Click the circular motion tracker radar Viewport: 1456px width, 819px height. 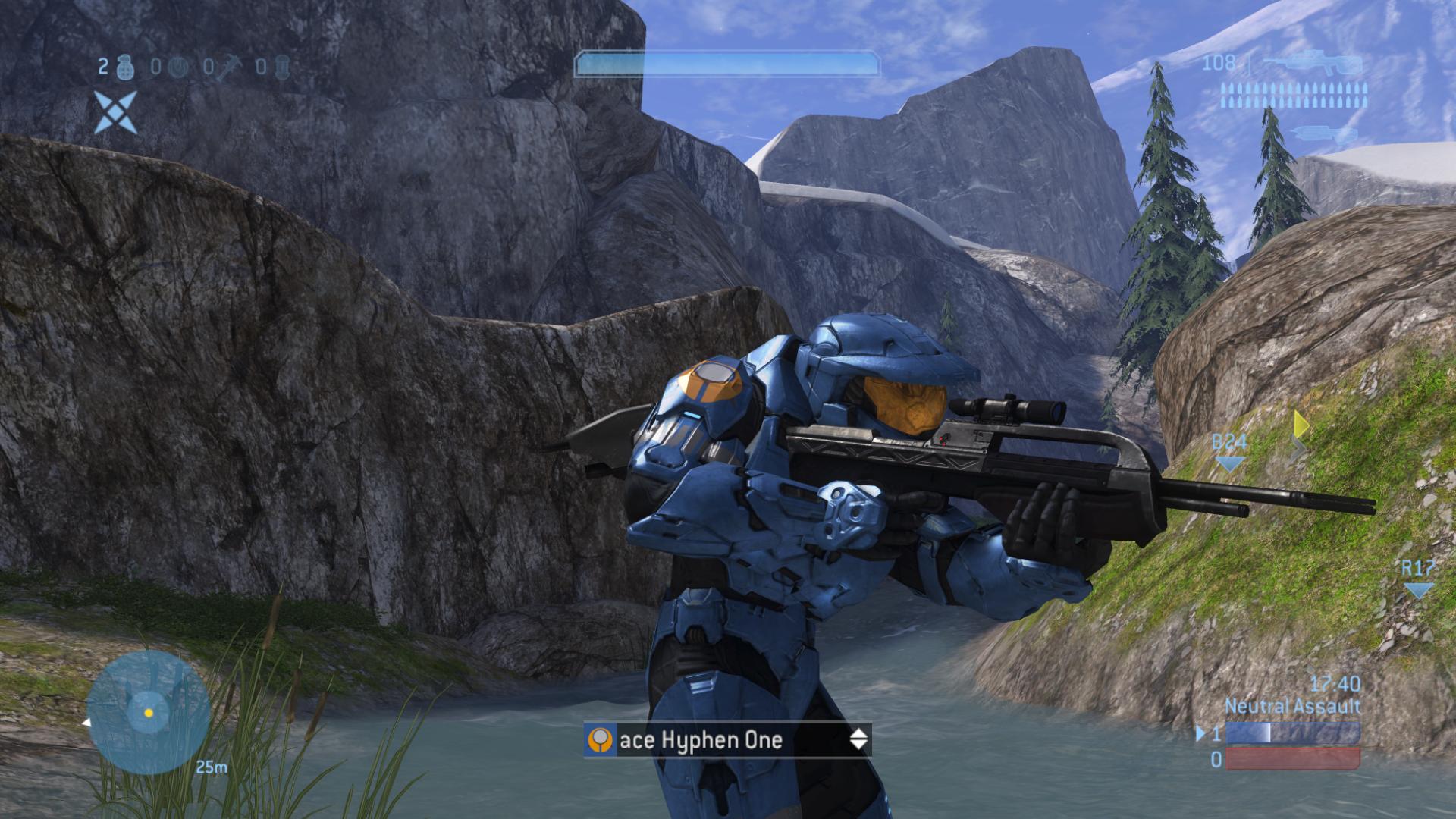click(x=148, y=712)
